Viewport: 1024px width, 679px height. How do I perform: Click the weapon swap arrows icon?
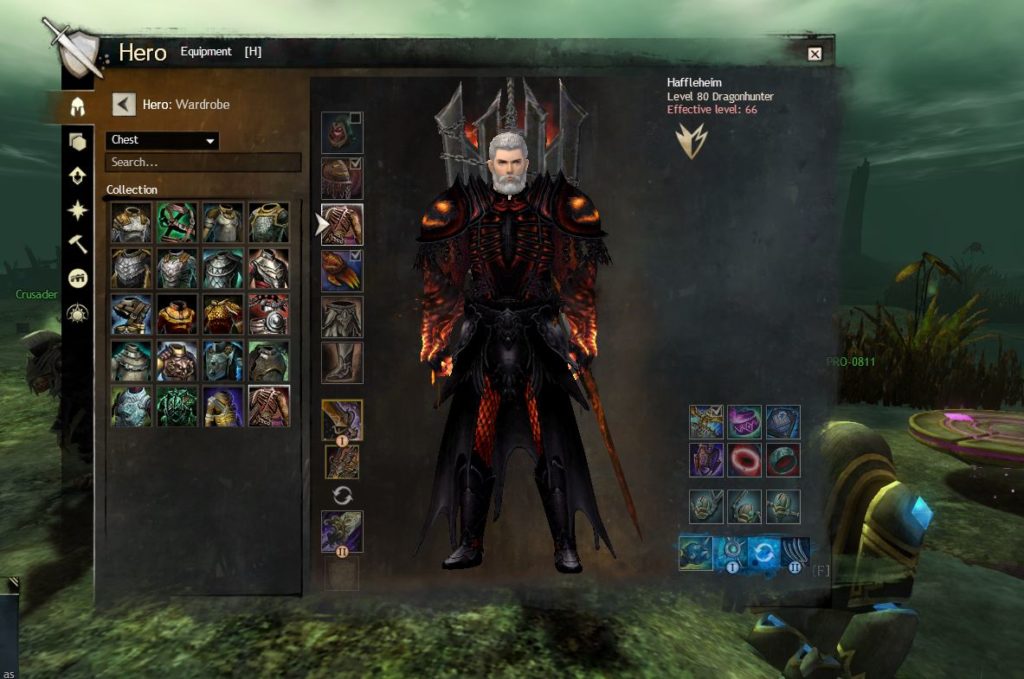[x=342, y=495]
